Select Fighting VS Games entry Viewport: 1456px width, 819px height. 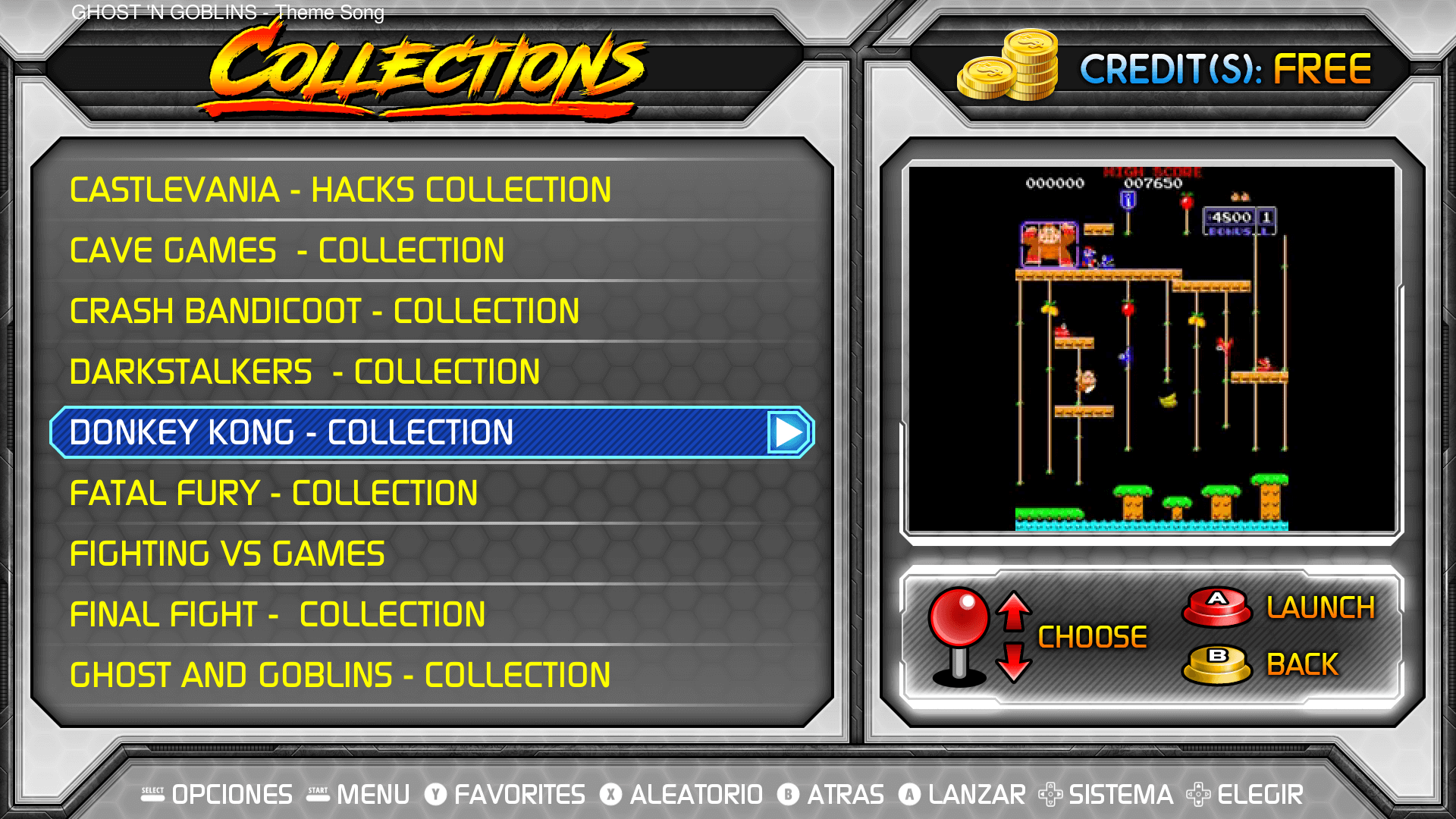pos(227,554)
